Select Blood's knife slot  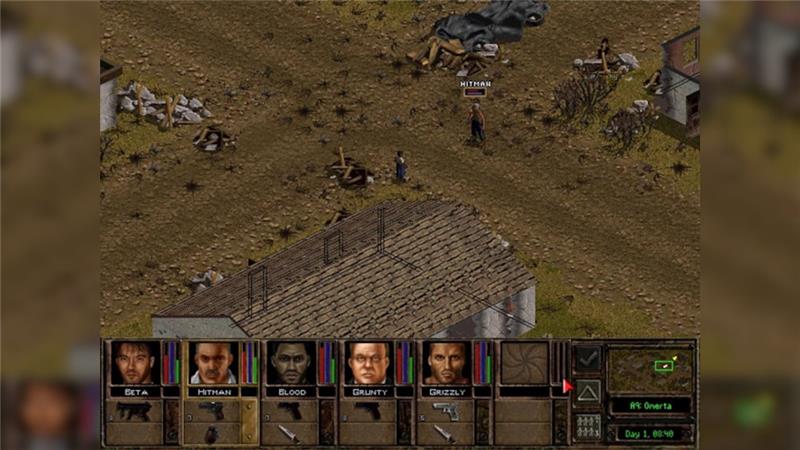[289, 434]
